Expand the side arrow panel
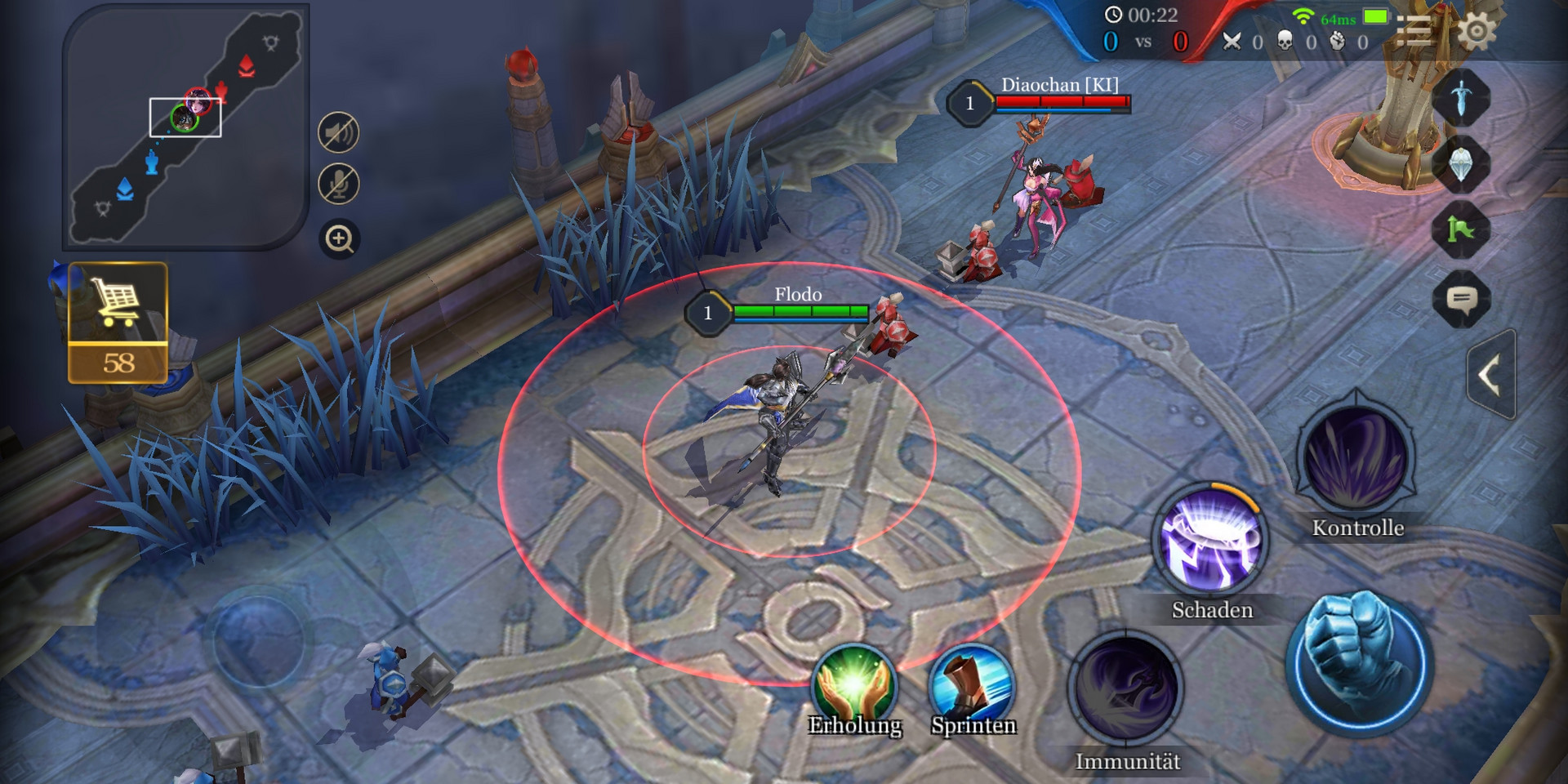The height and width of the screenshot is (784, 1568). [1490, 376]
